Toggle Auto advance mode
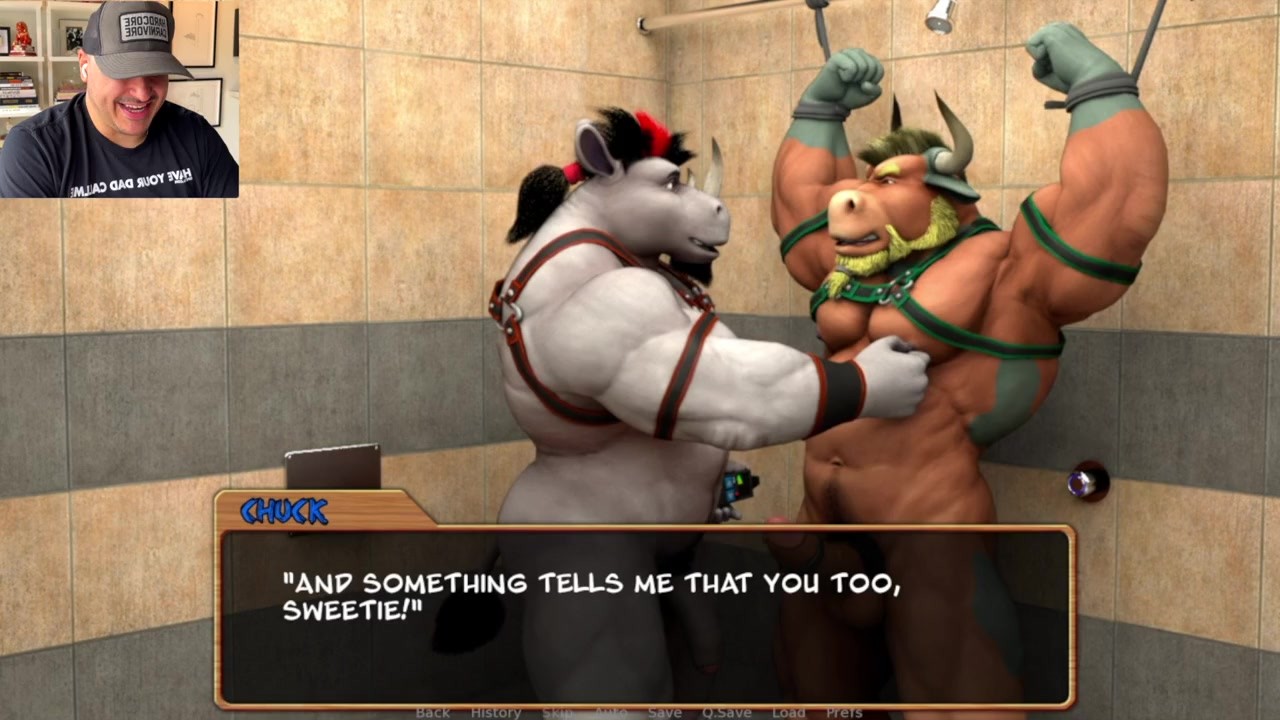 pyautogui.click(x=611, y=712)
